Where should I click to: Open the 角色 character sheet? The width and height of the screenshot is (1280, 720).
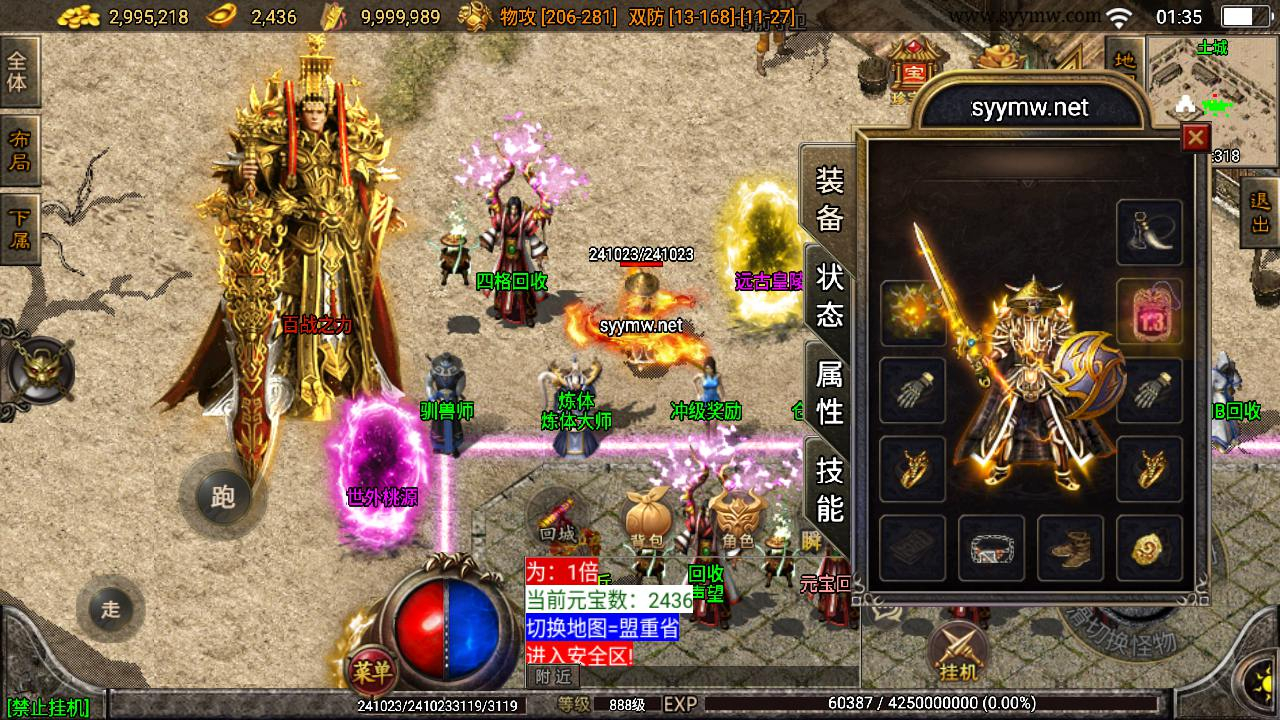click(738, 520)
